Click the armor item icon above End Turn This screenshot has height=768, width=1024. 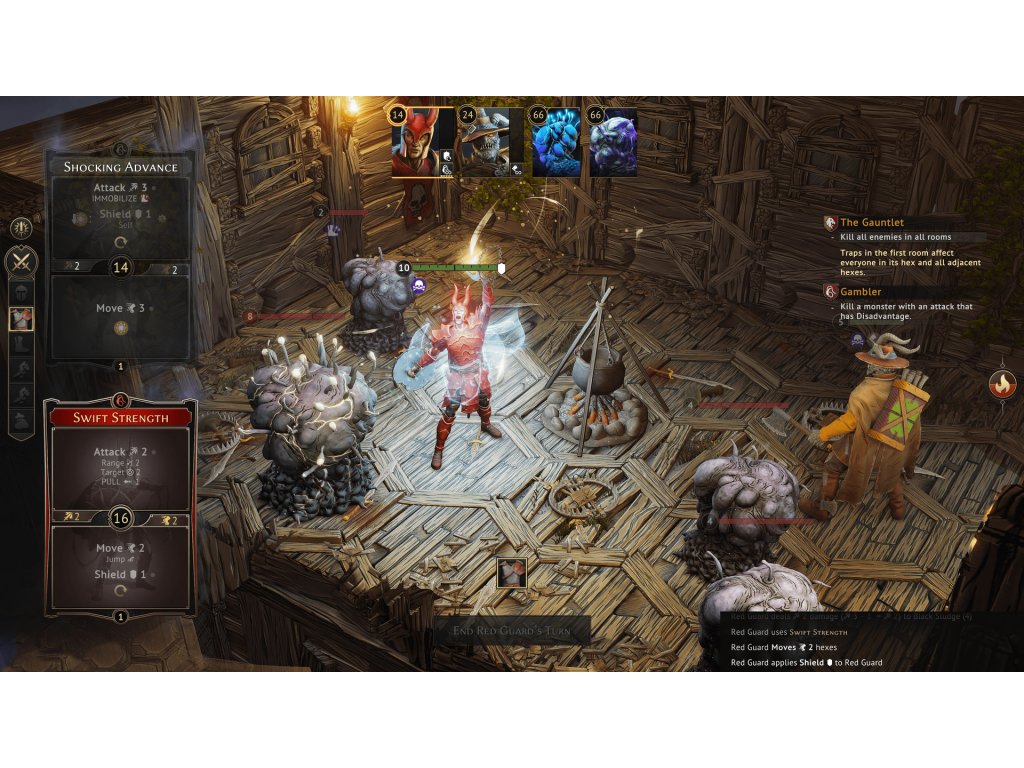coord(512,573)
